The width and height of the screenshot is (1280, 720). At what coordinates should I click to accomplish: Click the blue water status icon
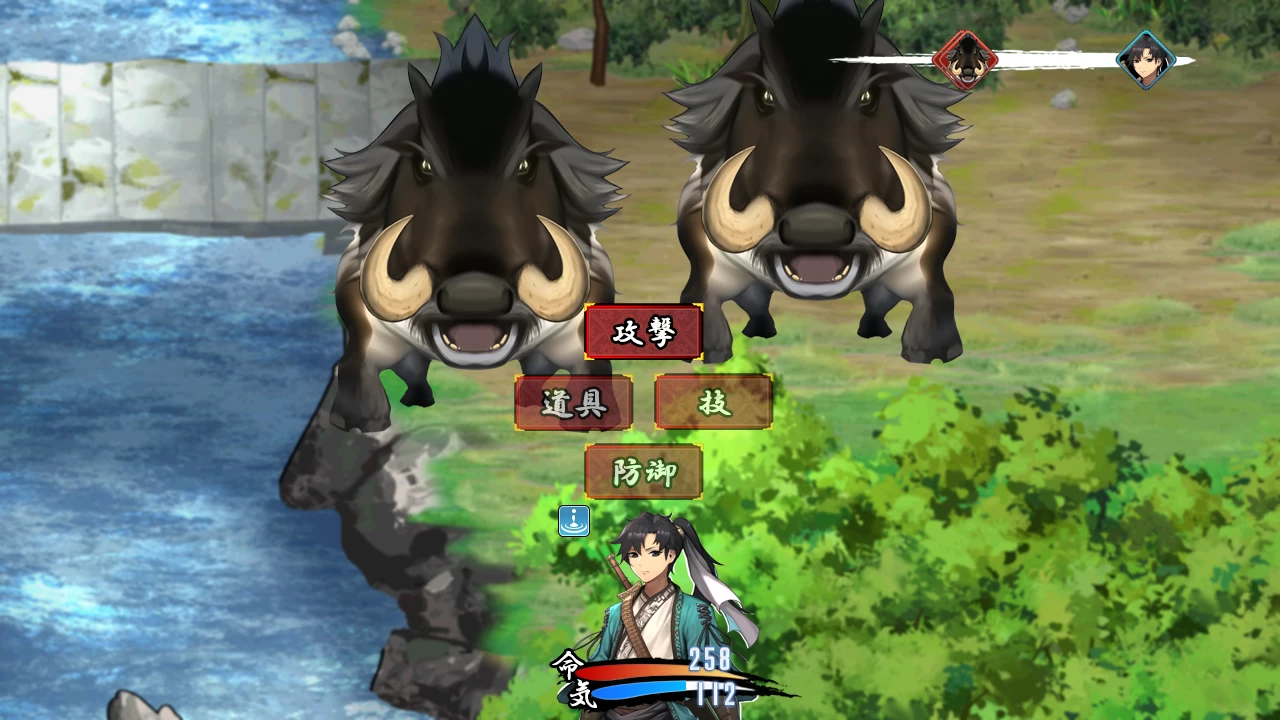coord(574,521)
